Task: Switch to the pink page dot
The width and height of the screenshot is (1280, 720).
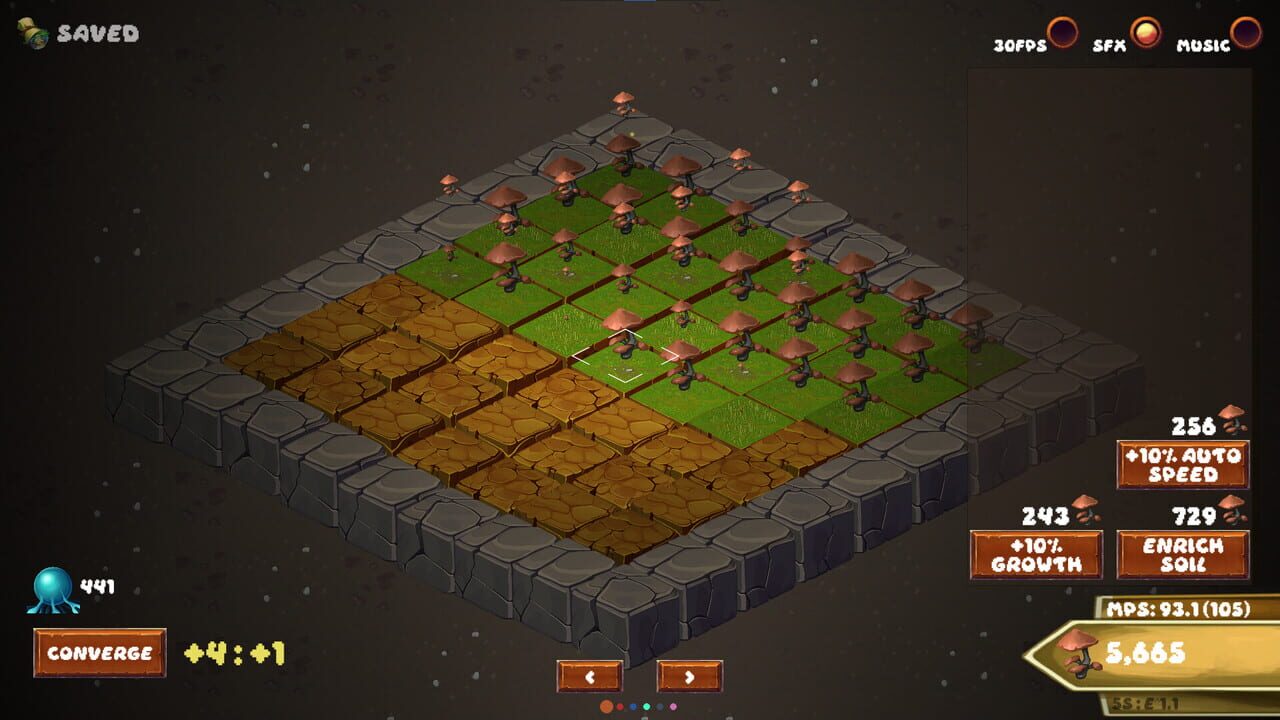Action: 673,707
